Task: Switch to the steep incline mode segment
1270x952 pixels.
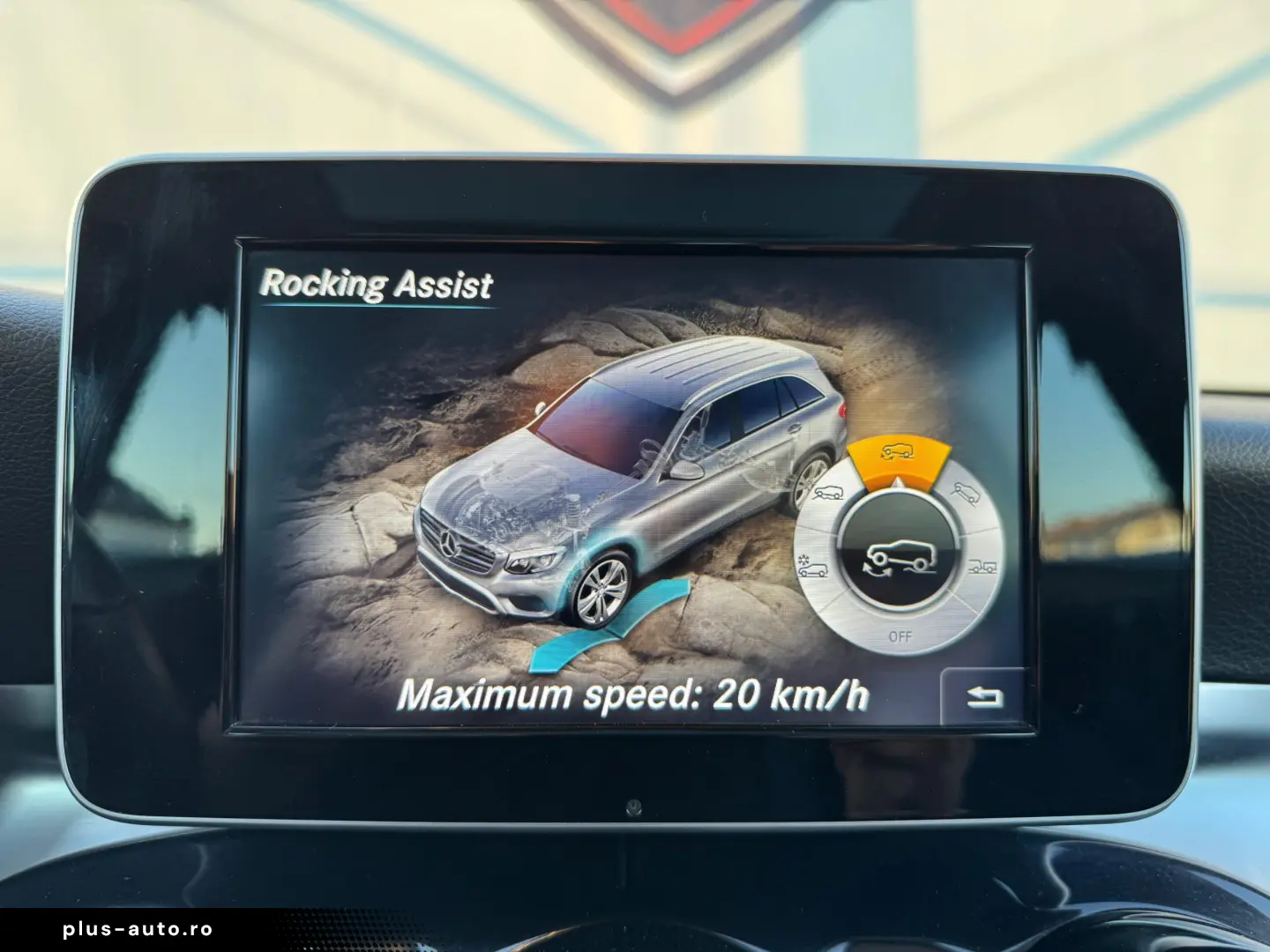Action: tap(966, 493)
